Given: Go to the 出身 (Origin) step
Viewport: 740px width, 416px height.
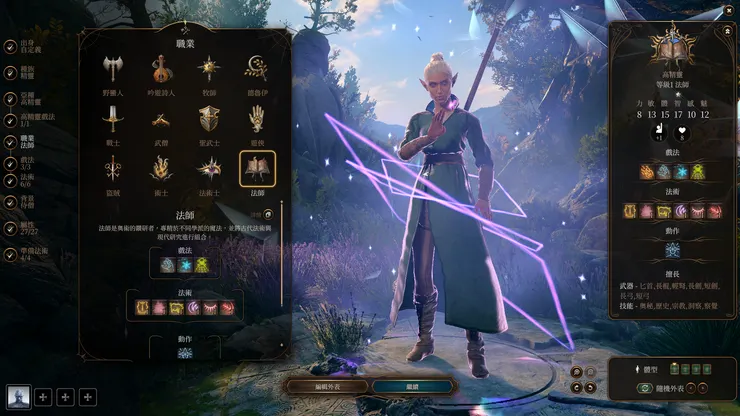Looking at the screenshot, I should point(26,46).
